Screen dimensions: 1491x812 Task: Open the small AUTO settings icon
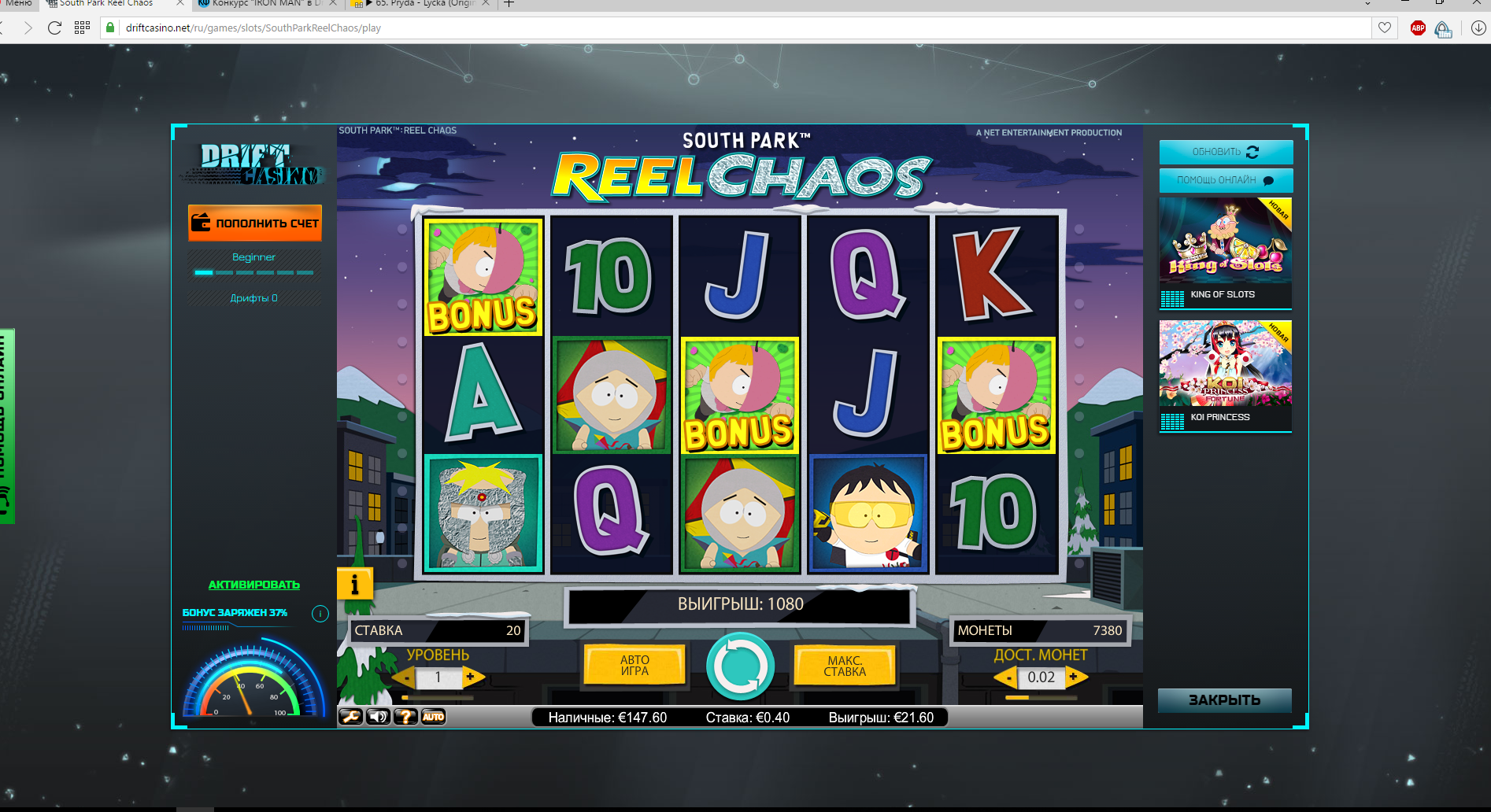coord(433,717)
